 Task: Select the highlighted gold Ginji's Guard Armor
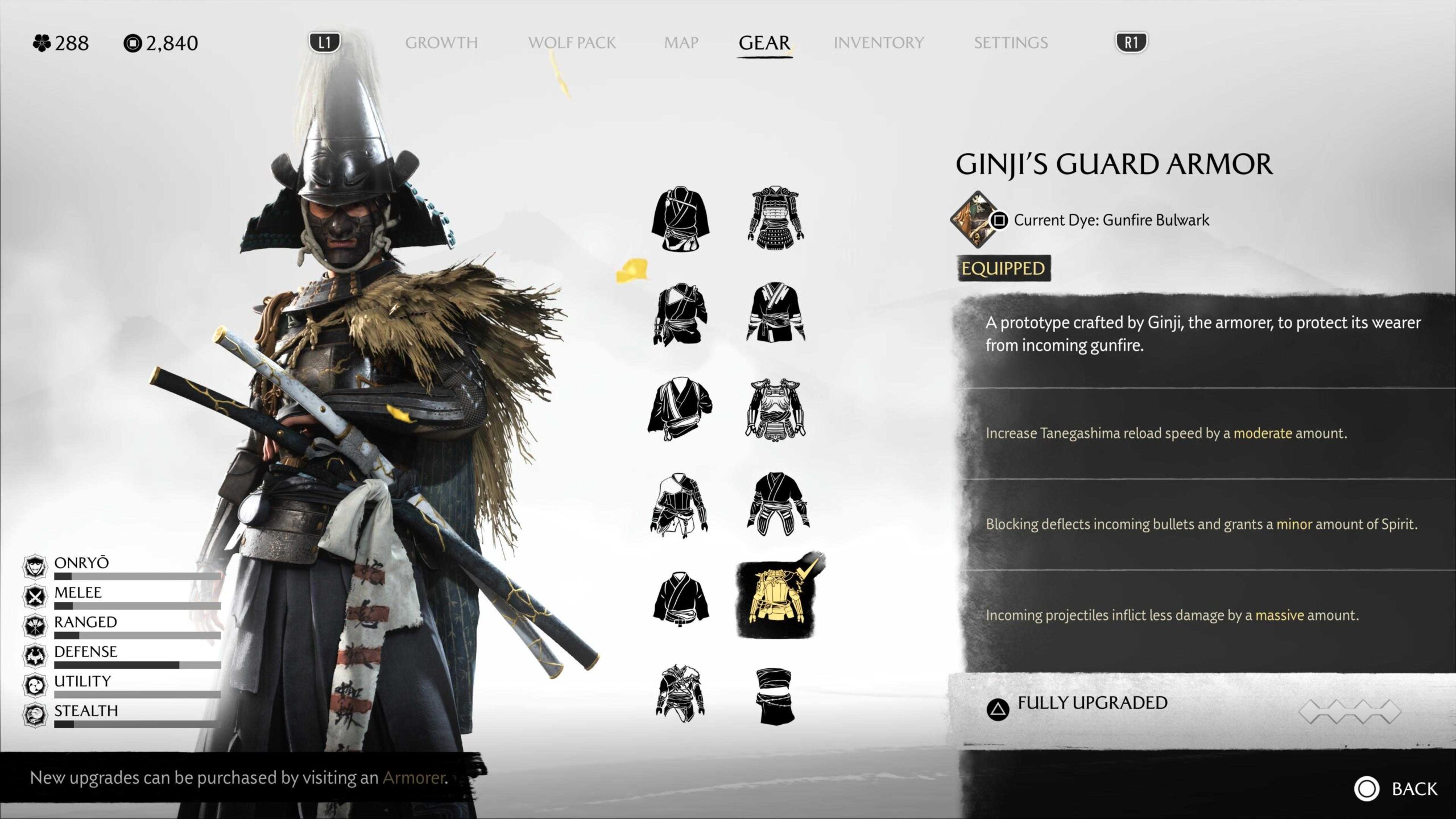(x=776, y=598)
